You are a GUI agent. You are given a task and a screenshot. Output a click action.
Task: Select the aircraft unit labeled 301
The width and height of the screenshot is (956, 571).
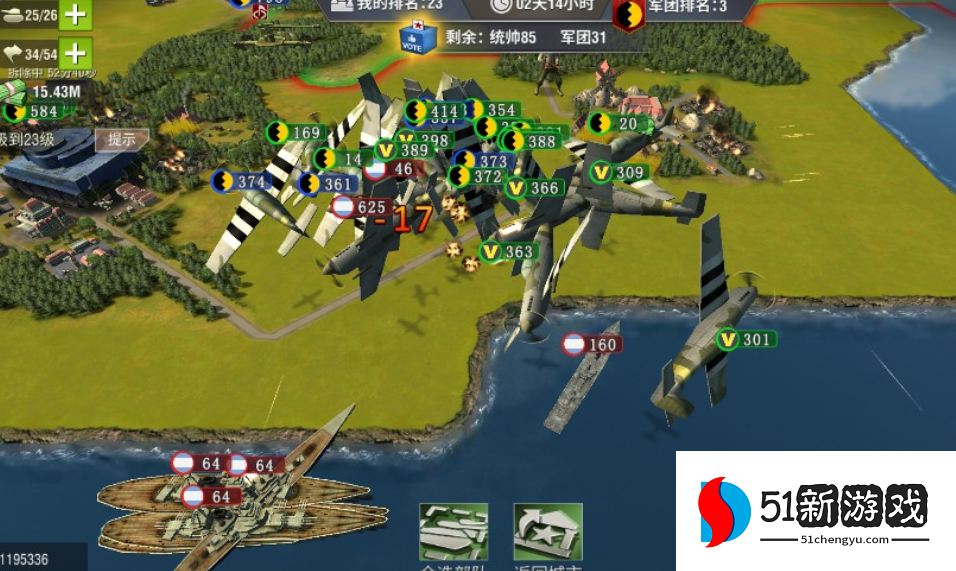[x=745, y=340]
